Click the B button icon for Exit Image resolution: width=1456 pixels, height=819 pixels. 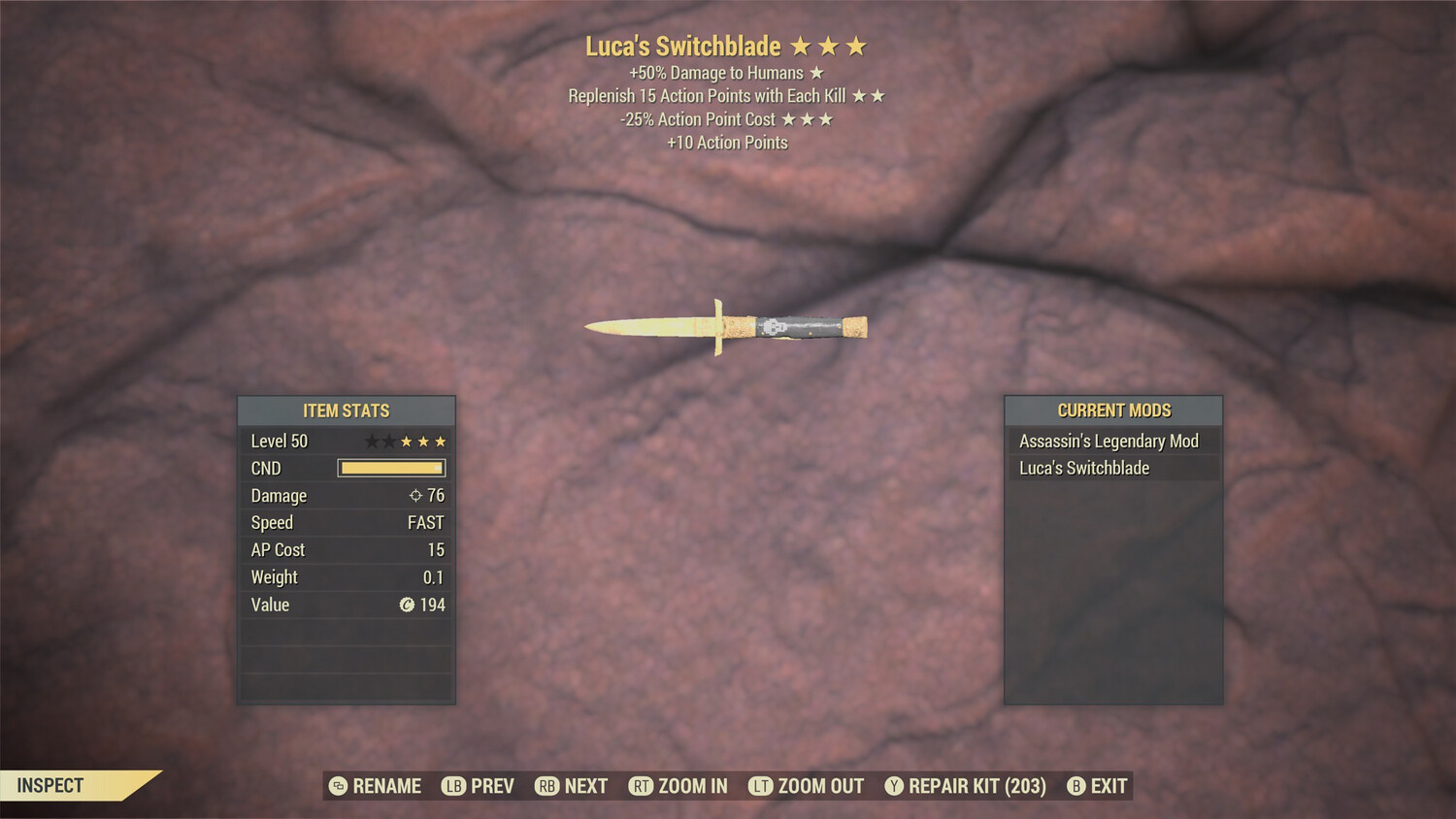[x=1074, y=786]
